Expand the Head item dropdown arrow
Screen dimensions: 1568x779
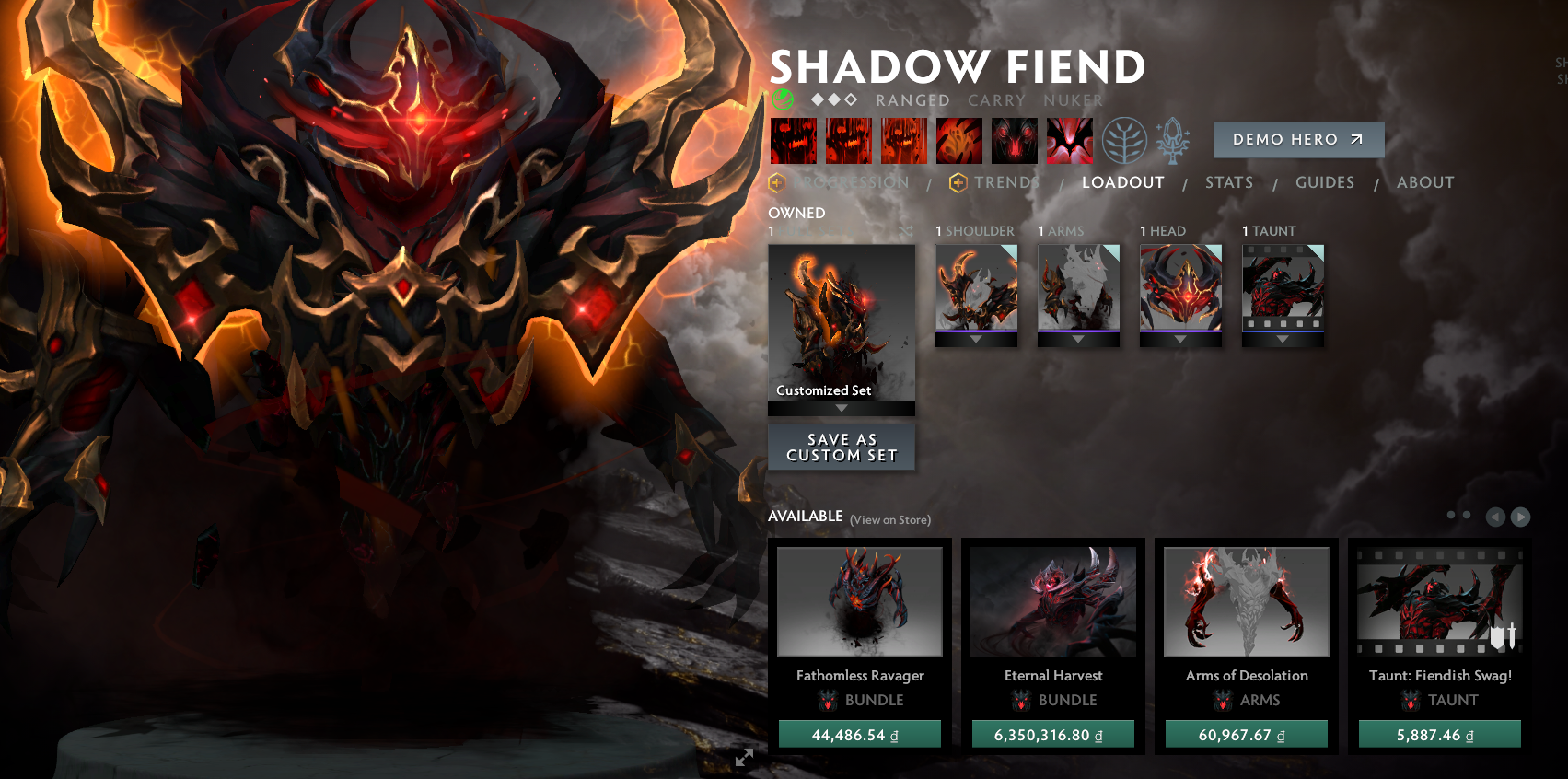1180,339
